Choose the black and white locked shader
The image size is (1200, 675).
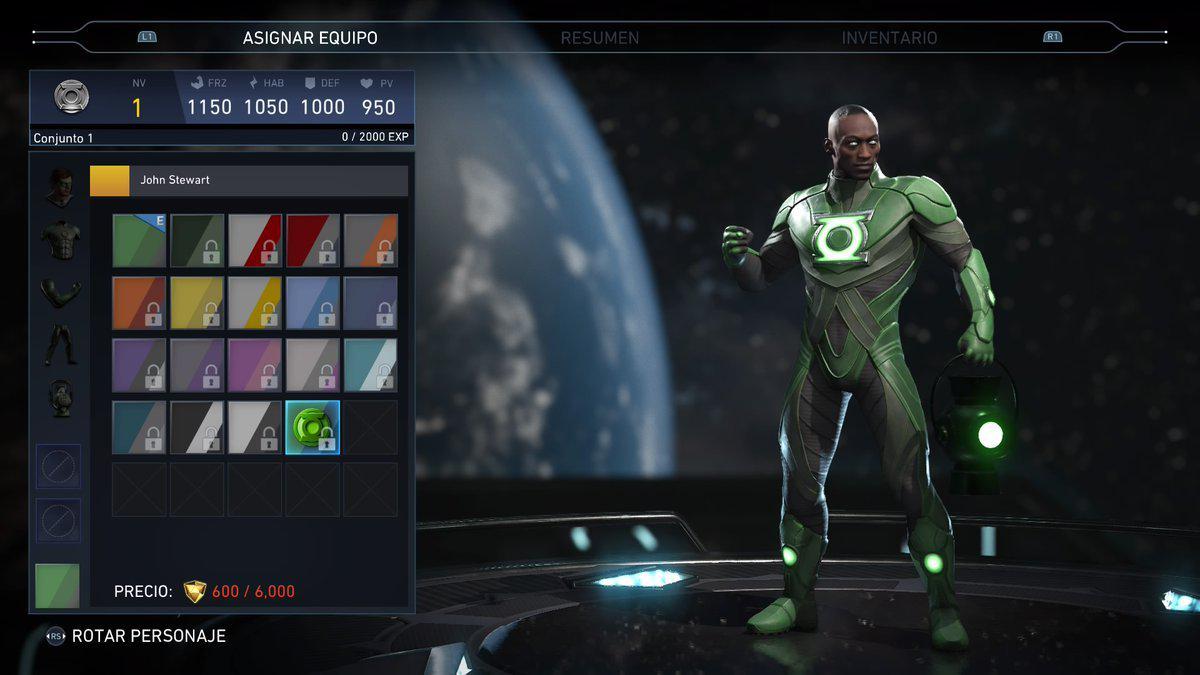197,427
